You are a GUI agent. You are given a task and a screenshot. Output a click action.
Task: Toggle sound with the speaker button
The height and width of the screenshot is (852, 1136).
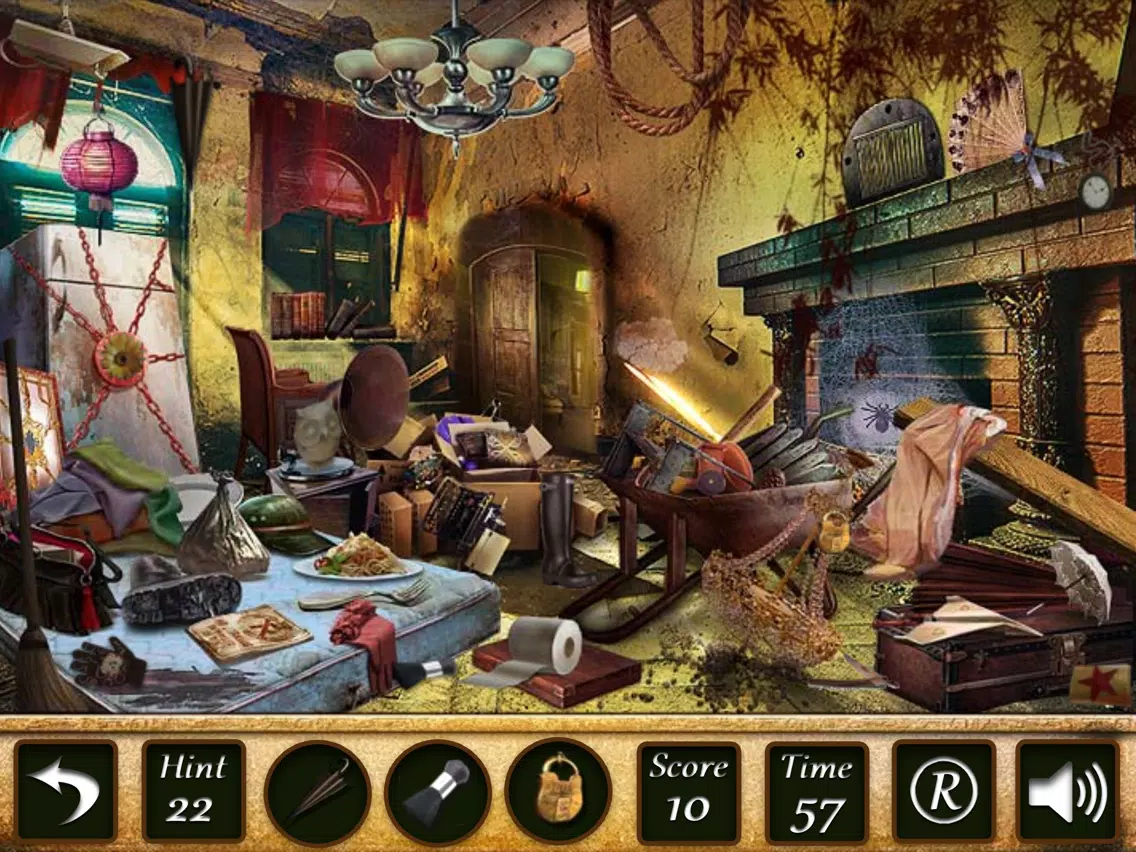click(1067, 792)
